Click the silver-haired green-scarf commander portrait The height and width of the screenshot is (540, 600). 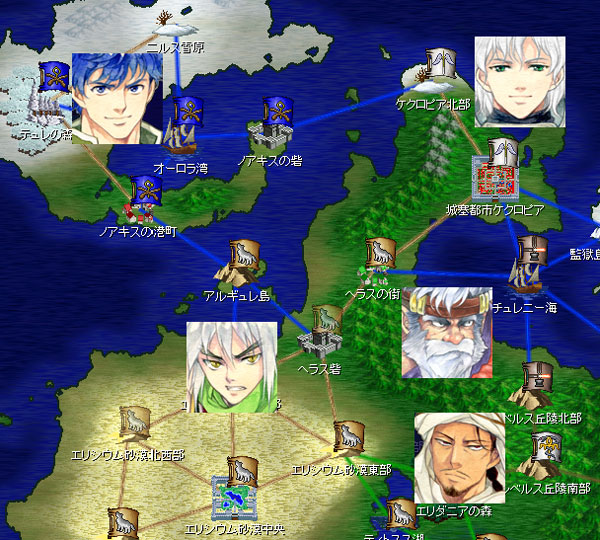(x=232, y=367)
